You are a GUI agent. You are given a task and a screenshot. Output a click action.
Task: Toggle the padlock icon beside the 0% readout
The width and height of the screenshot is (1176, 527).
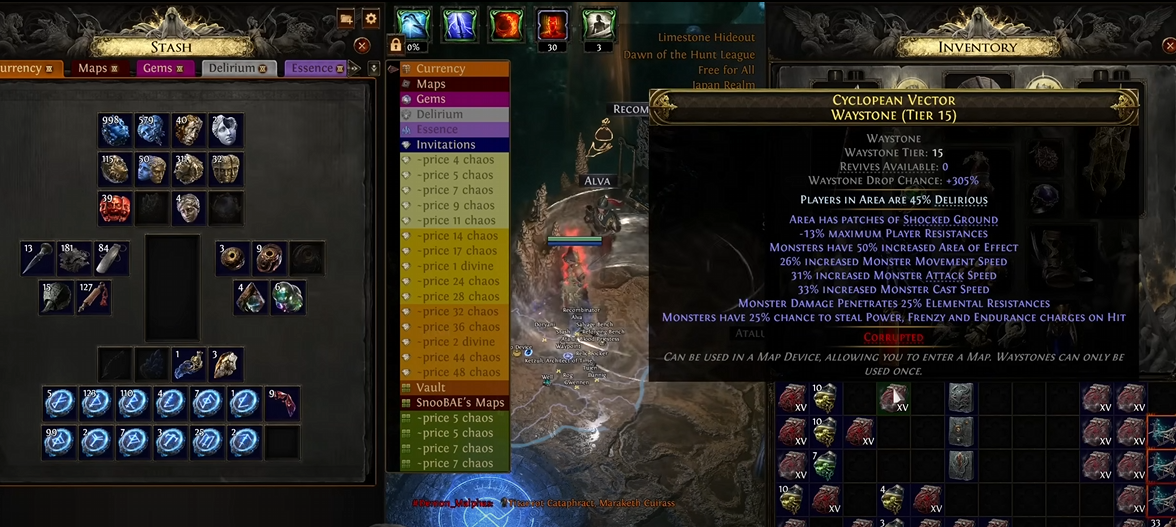point(396,46)
